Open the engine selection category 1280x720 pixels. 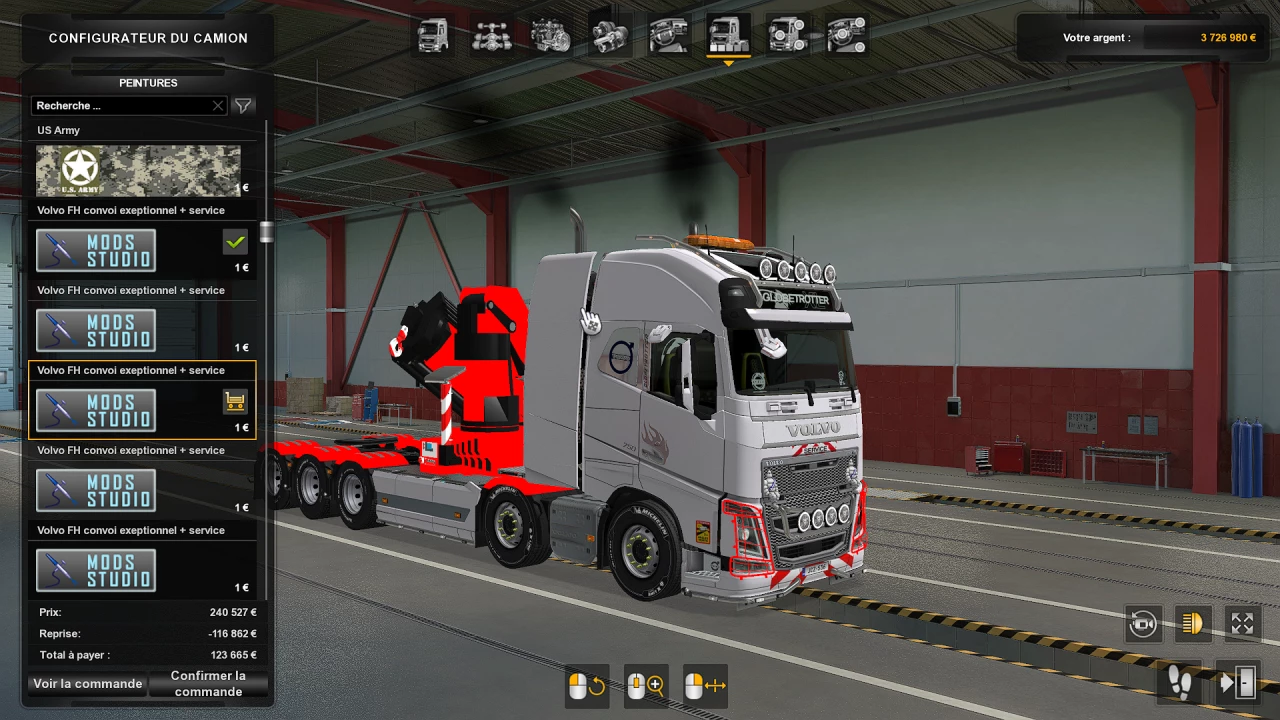click(x=551, y=33)
